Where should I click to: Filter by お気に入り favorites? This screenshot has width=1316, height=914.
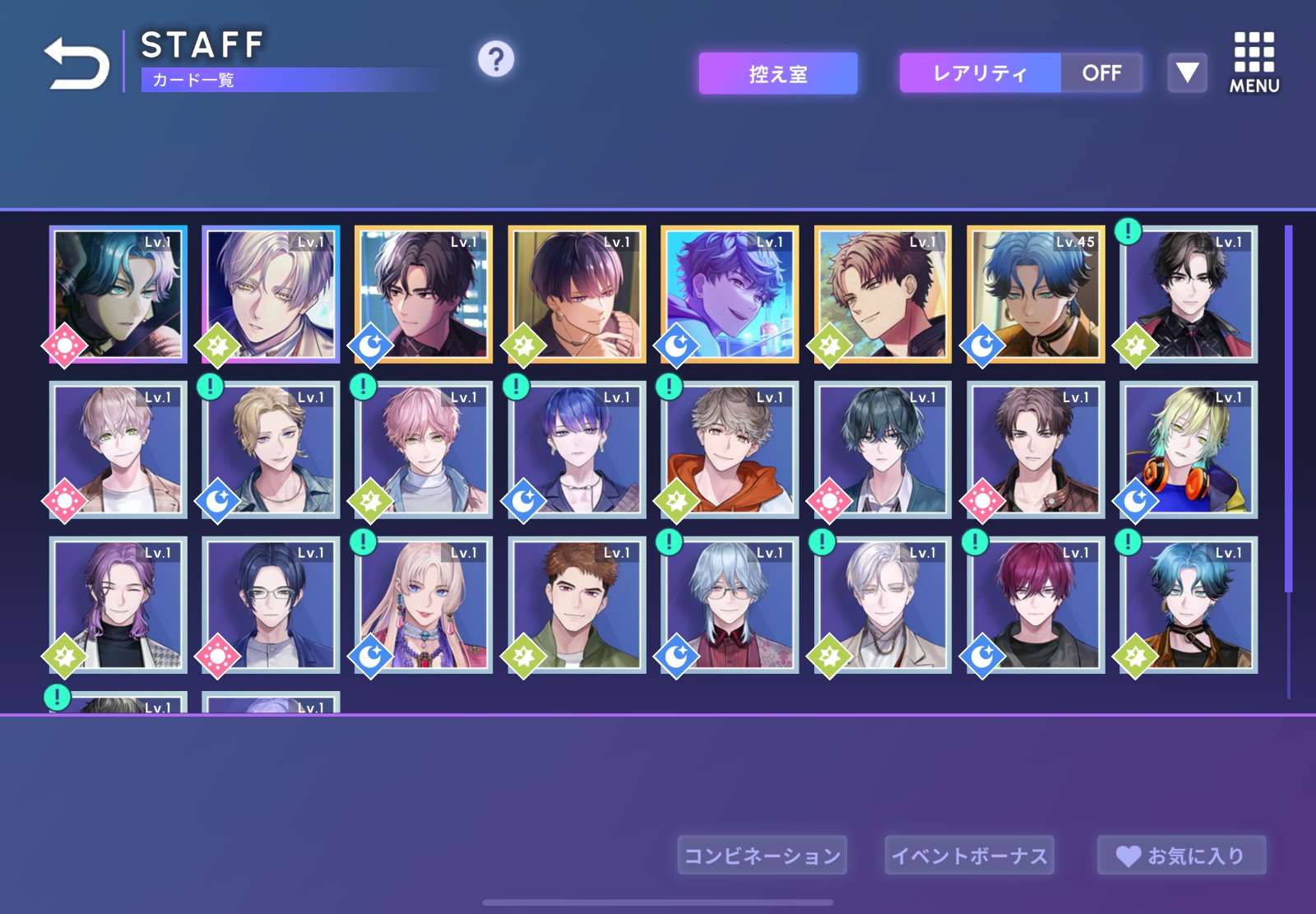click(x=1181, y=856)
